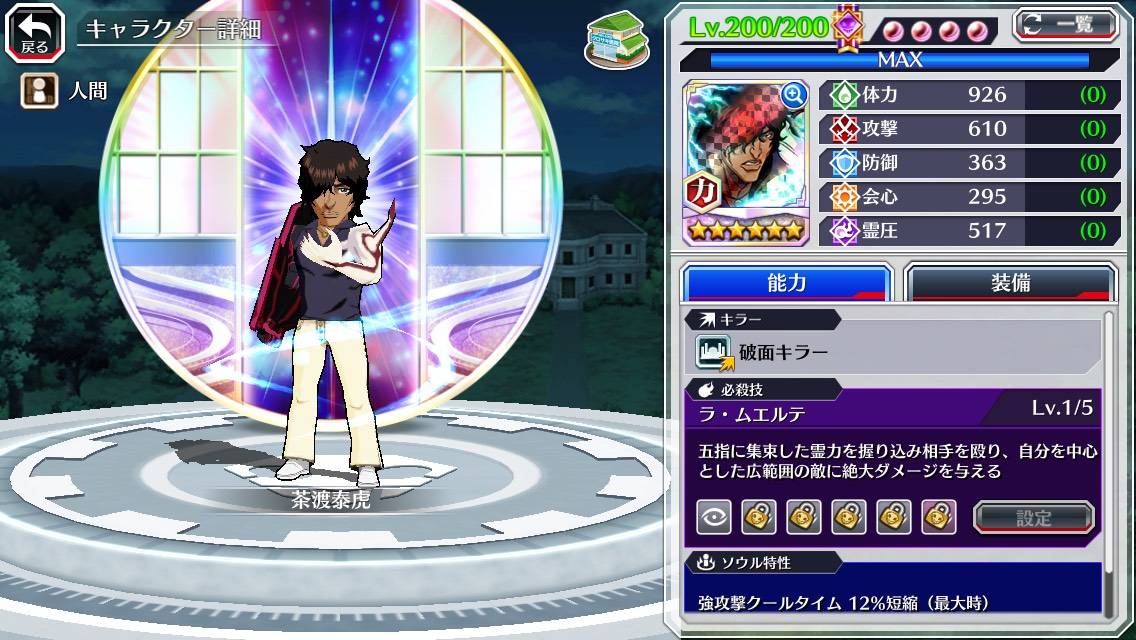The width and height of the screenshot is (1136, 640).
Task: Switch to the 装備 tab
Action: tap(1010, 282)
